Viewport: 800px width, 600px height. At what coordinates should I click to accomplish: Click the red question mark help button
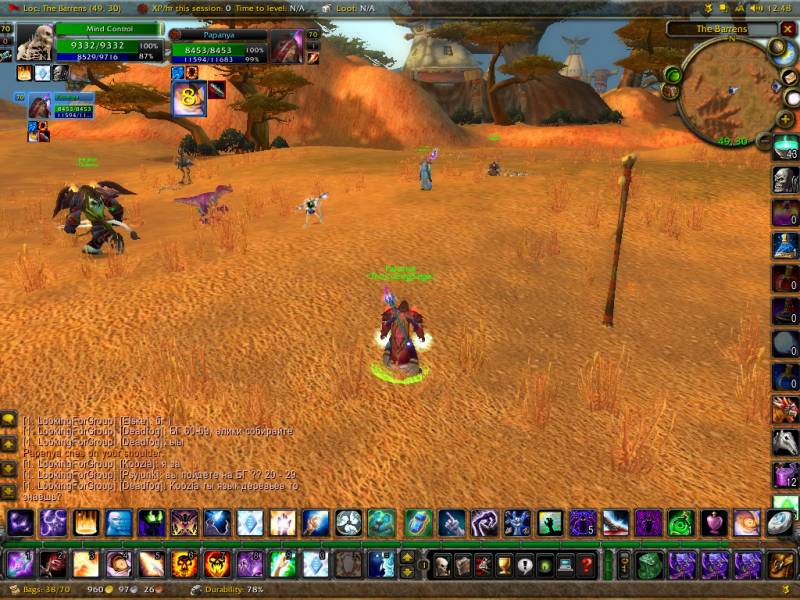[x=588, y=565]
